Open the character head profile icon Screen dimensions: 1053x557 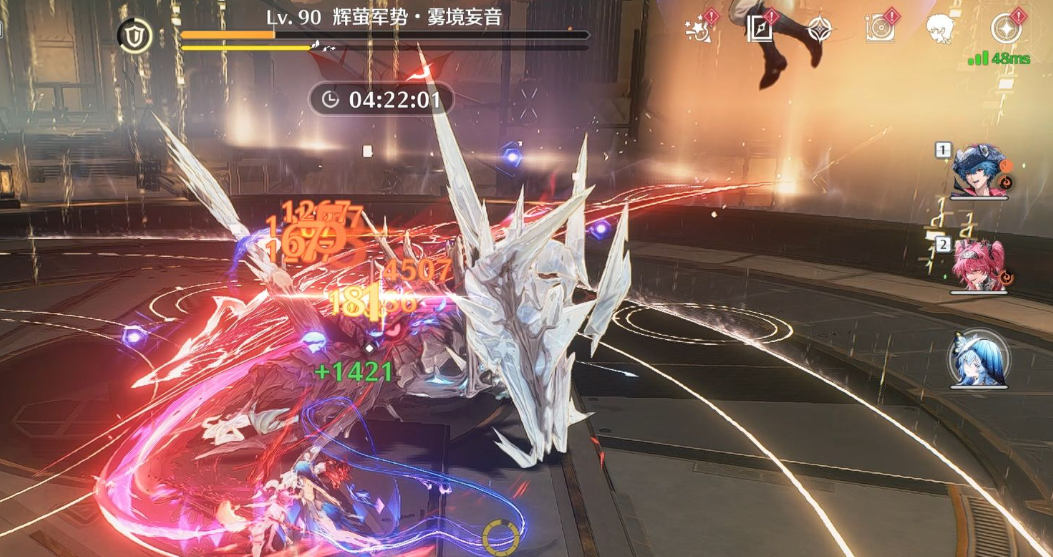pyautogui.click(x=940, y=29)
